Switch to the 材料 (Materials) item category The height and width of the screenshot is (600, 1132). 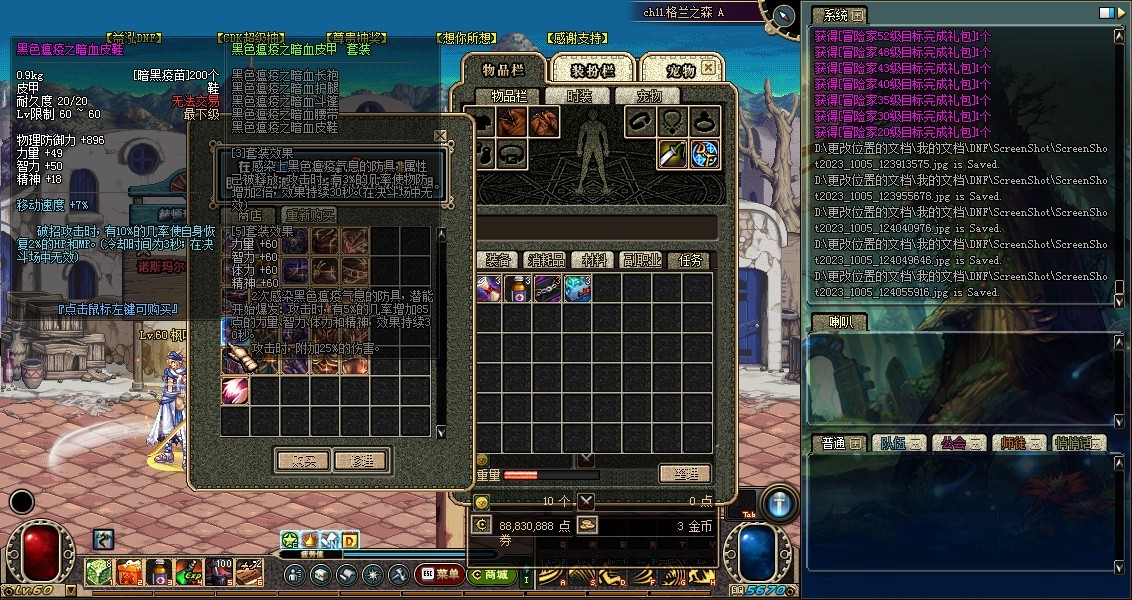tap(594, 260)
